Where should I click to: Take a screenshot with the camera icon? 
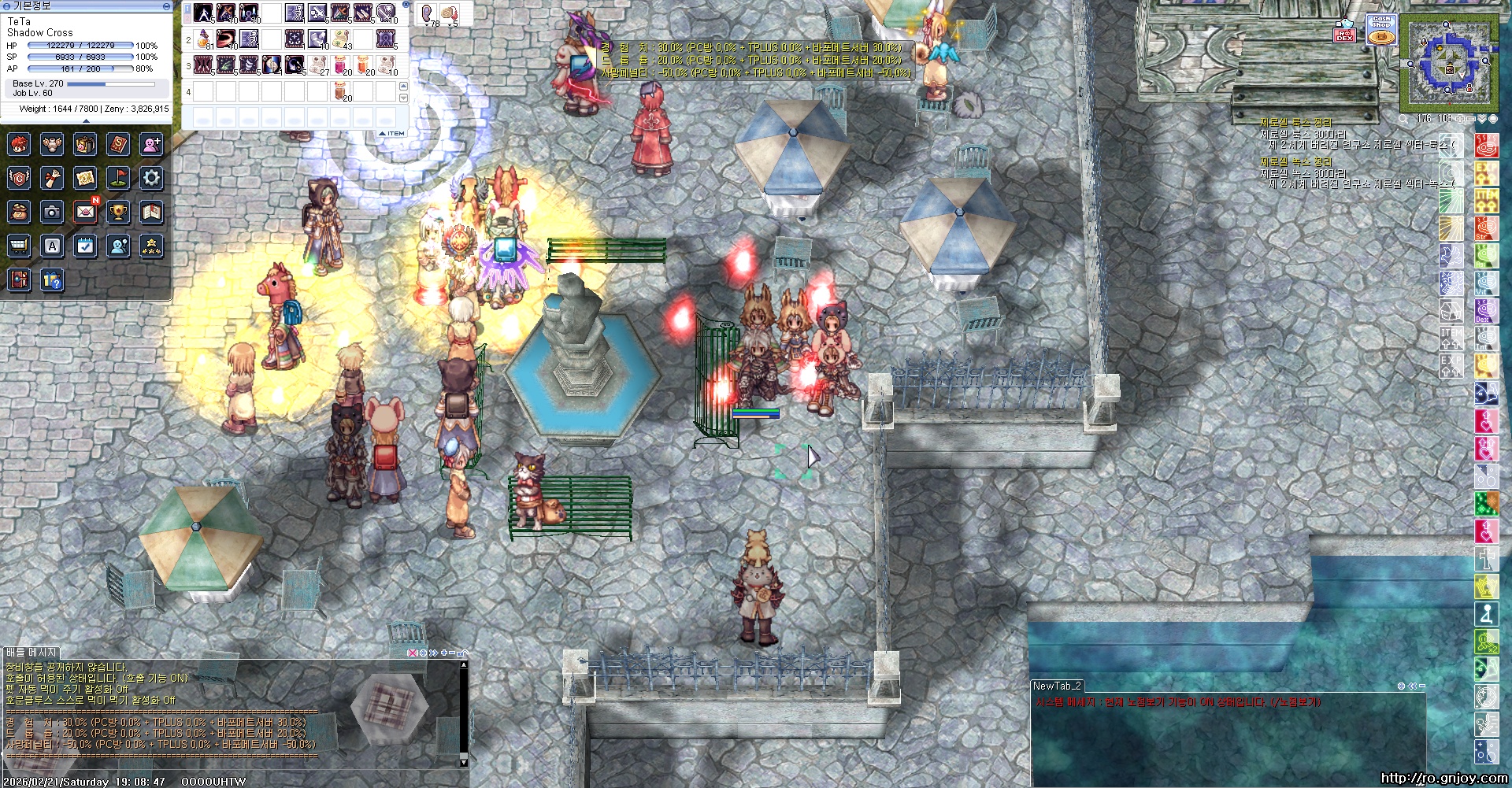(52, 212)
